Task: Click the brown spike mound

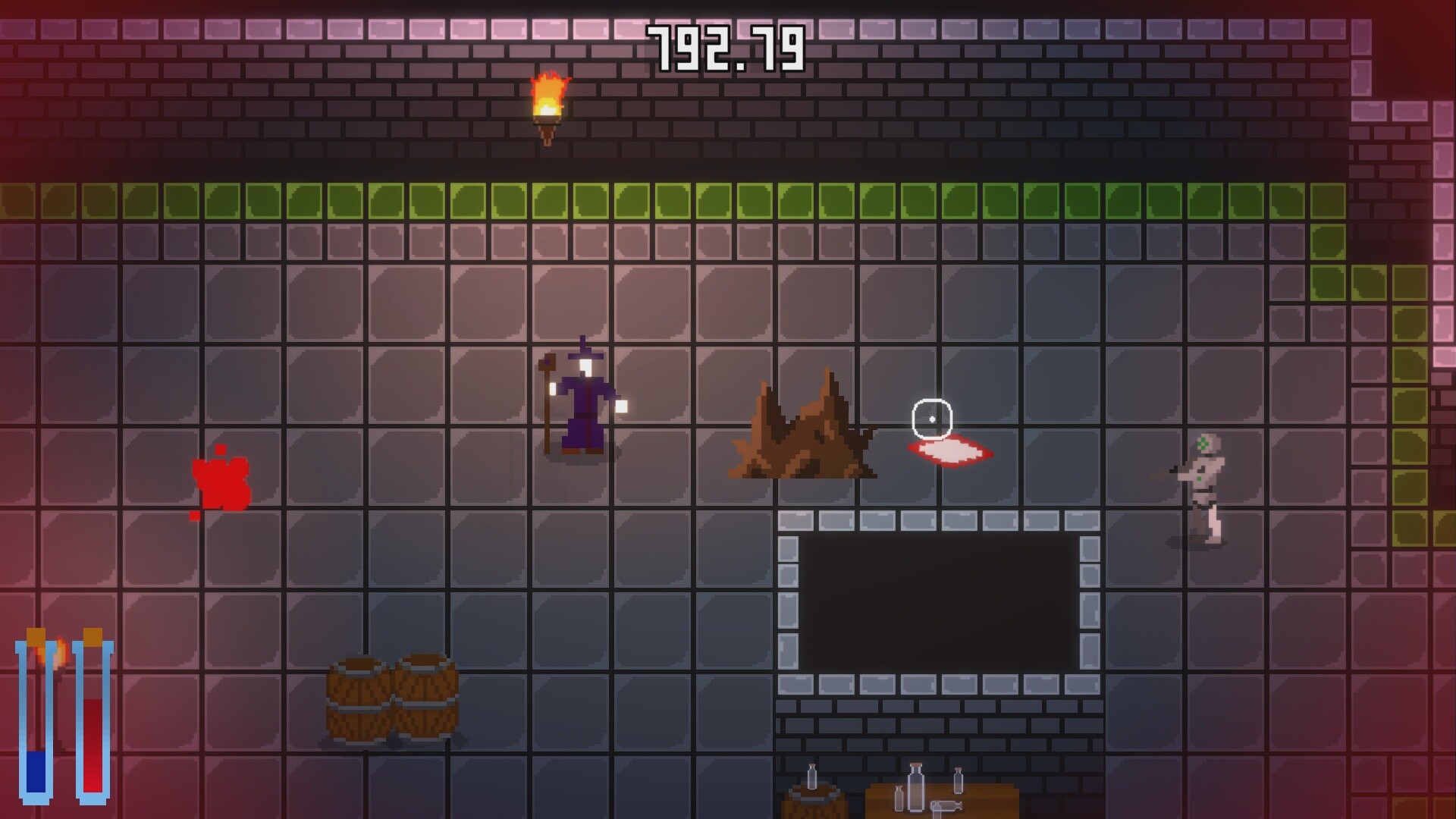Action: 804,432
